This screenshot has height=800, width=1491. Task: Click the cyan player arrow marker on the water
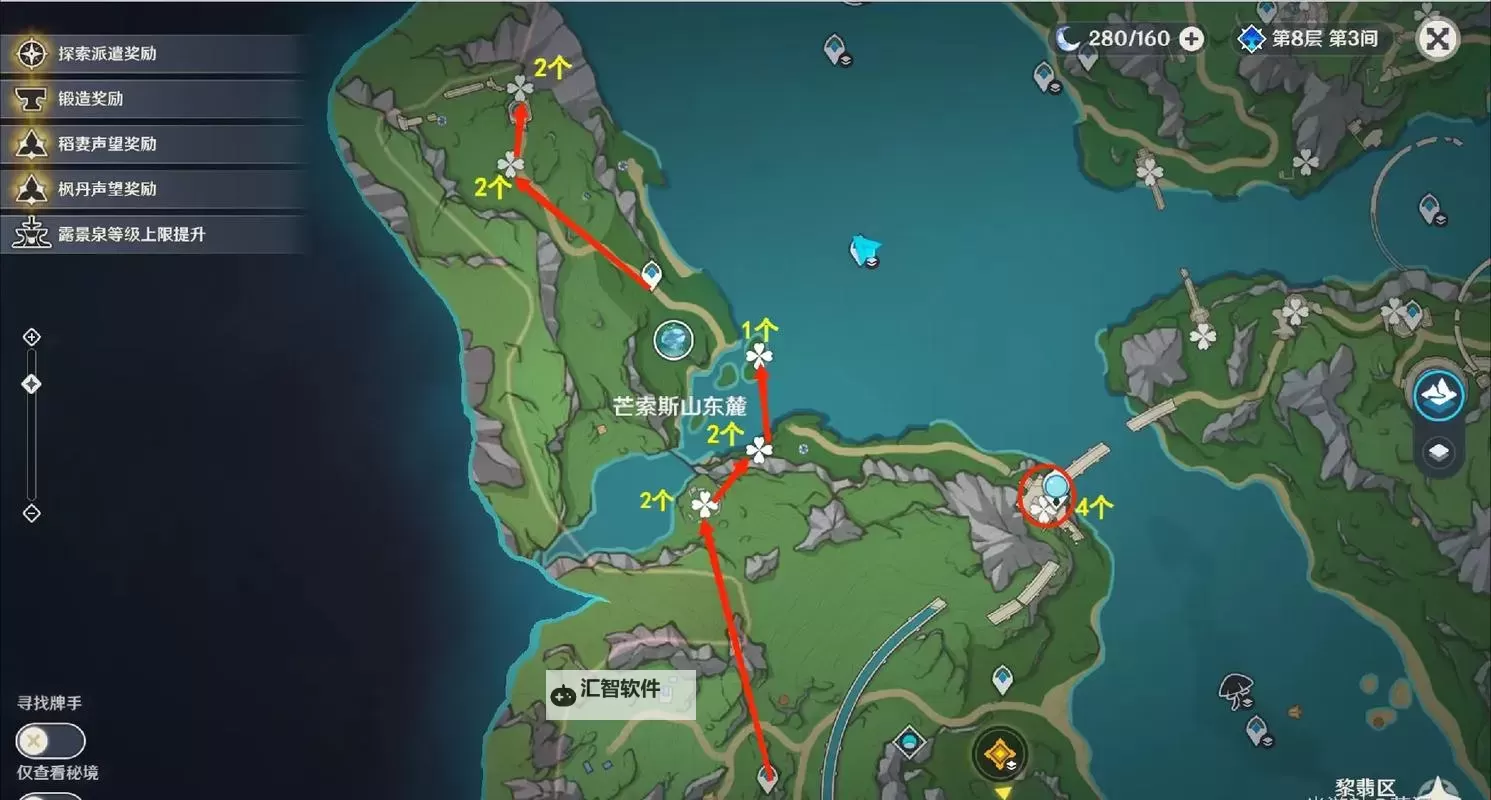pos(862,250)
